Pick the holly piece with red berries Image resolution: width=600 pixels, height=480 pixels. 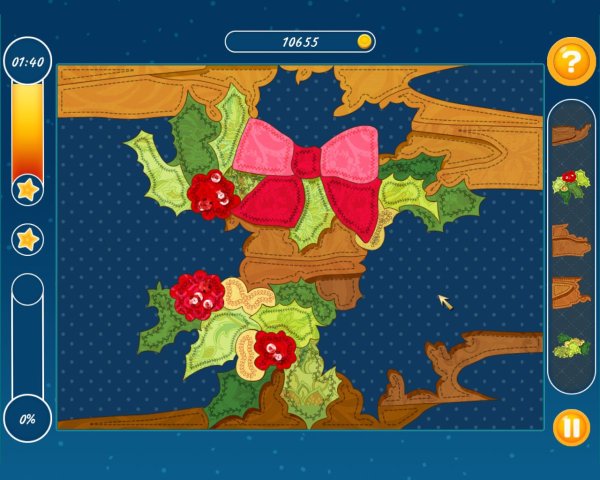[x=571, y=184]
